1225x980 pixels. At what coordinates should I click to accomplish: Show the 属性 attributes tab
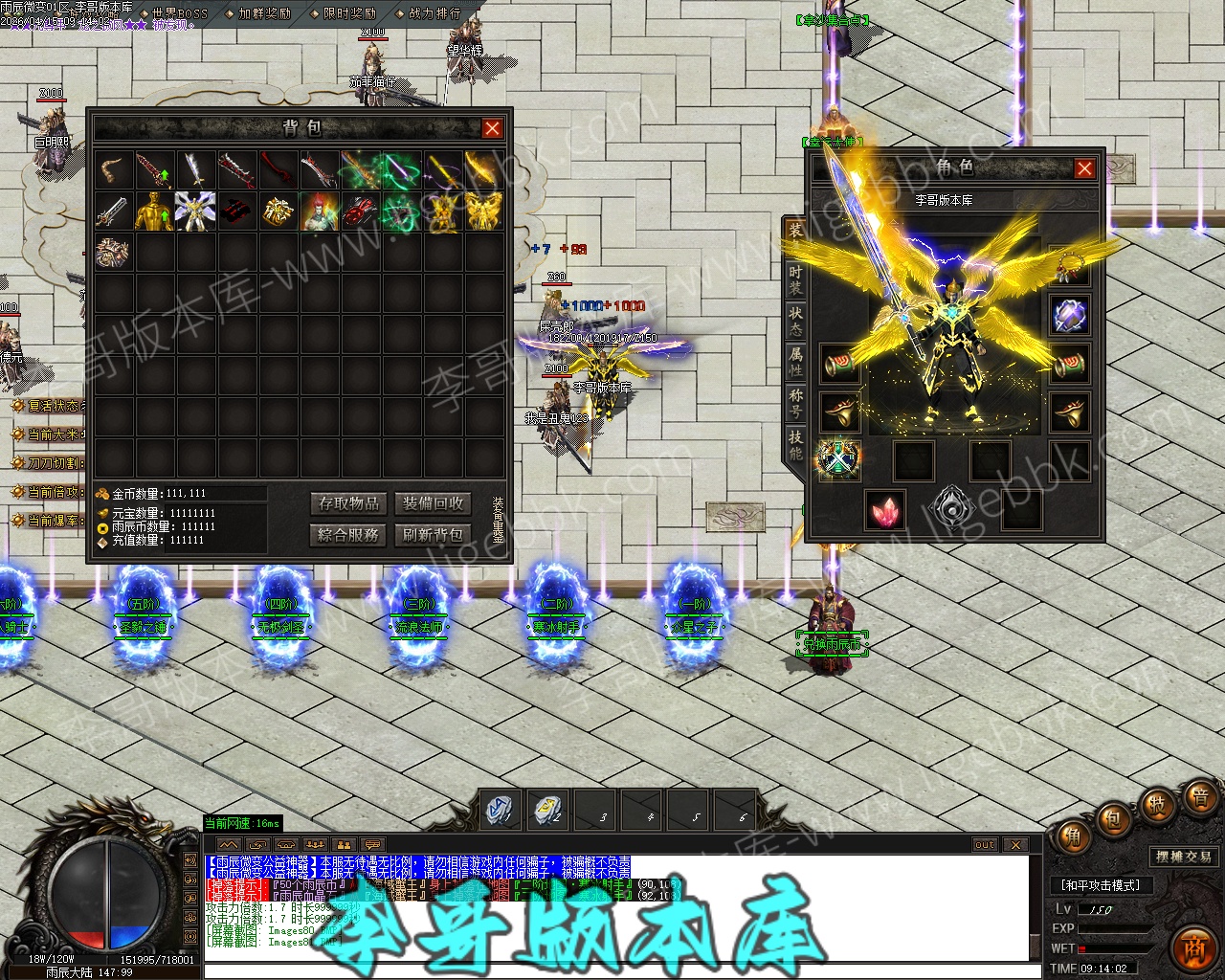795,362
